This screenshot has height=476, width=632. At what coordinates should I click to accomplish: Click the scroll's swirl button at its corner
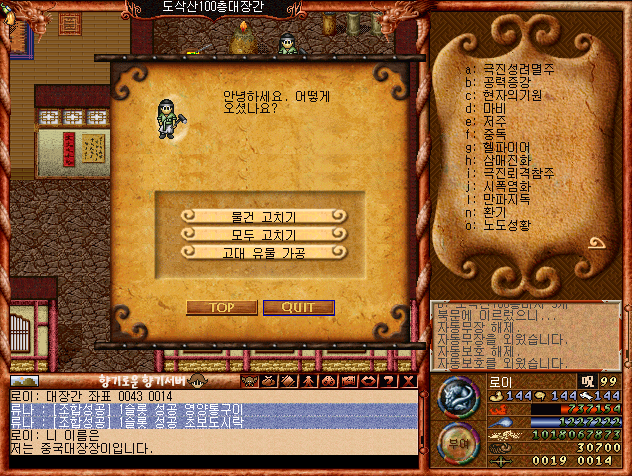tap(597, 245)
